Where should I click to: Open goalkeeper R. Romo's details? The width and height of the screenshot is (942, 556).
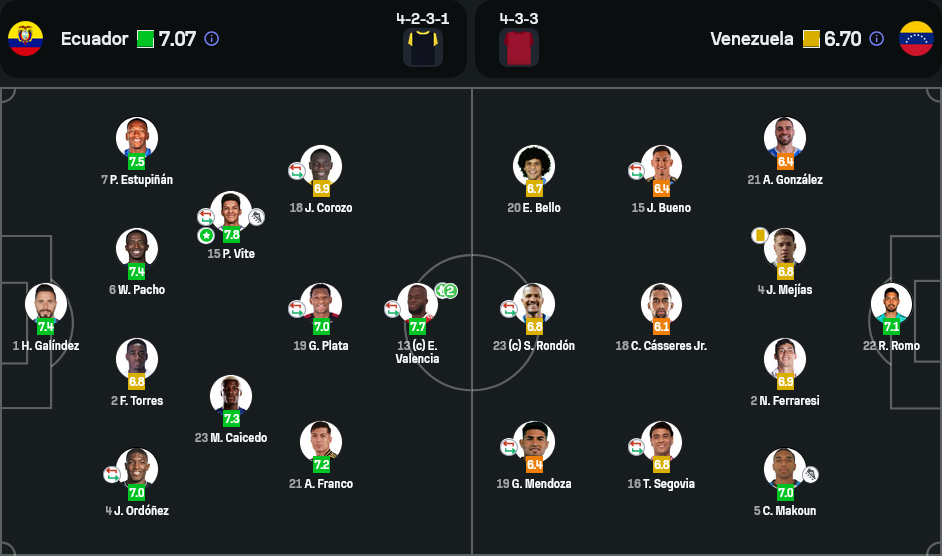click(x=891, y=304)
